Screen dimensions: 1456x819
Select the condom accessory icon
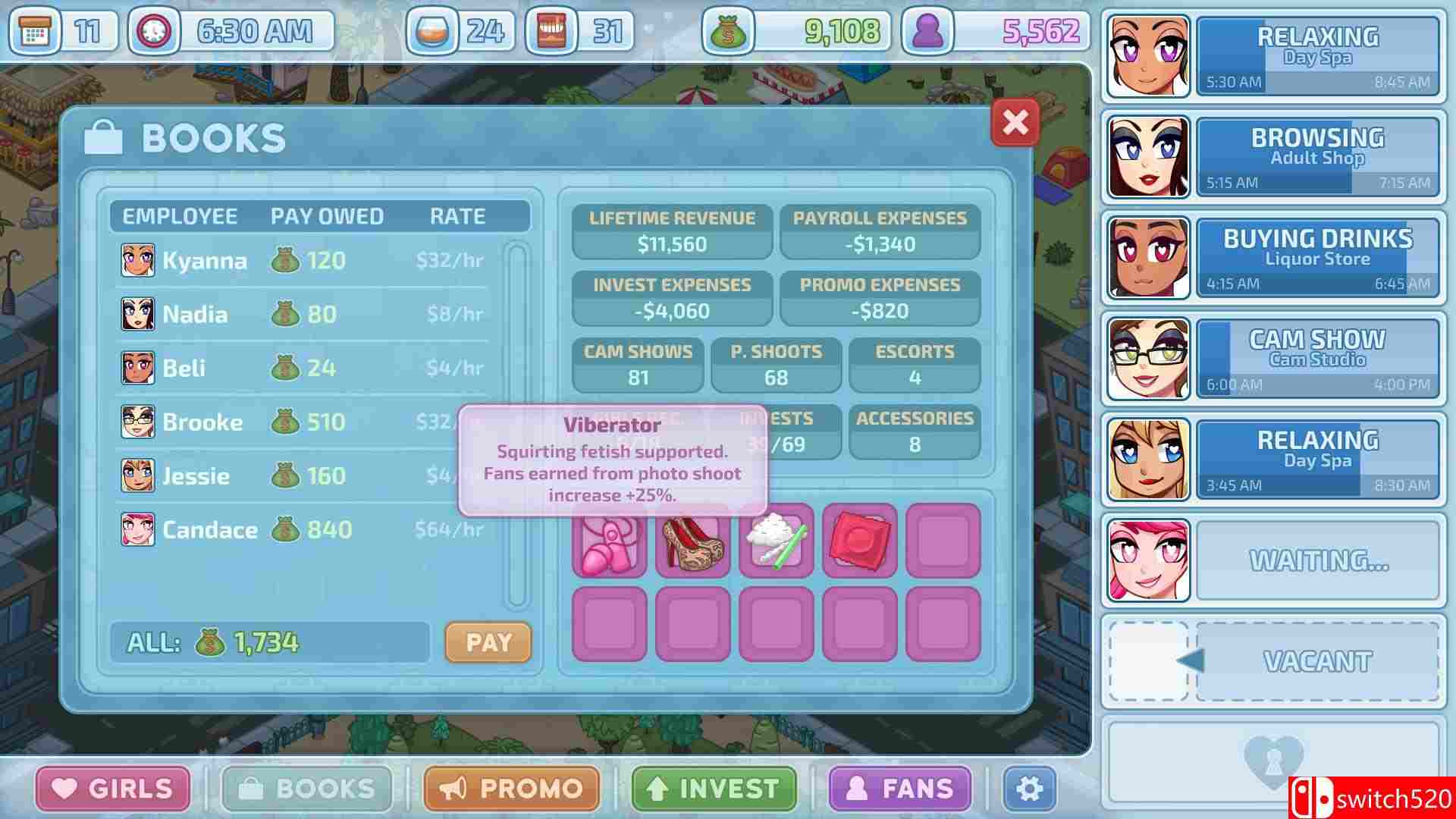point(861,542)
